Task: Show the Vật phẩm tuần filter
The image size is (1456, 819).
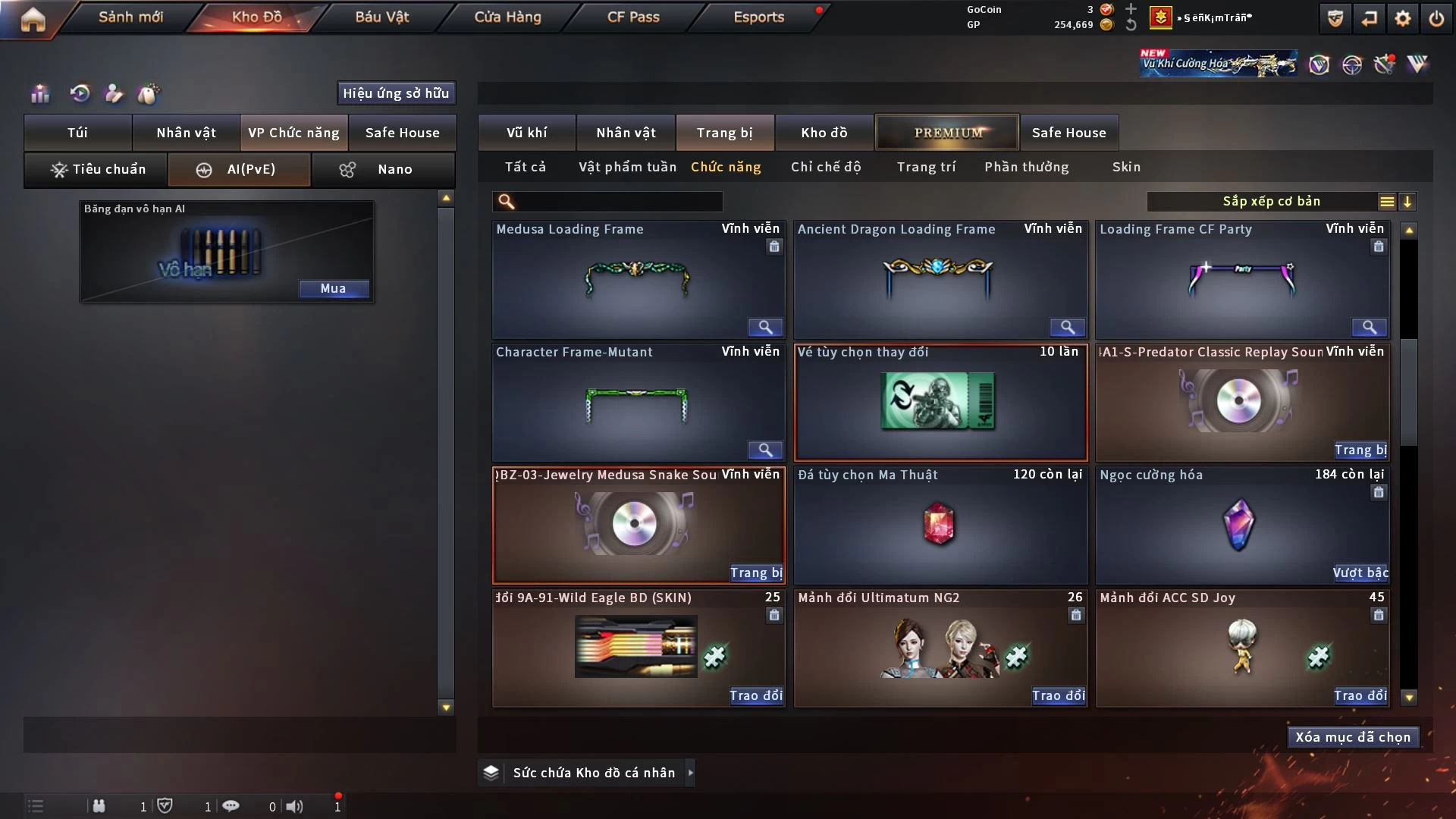Action: (627, 167)
